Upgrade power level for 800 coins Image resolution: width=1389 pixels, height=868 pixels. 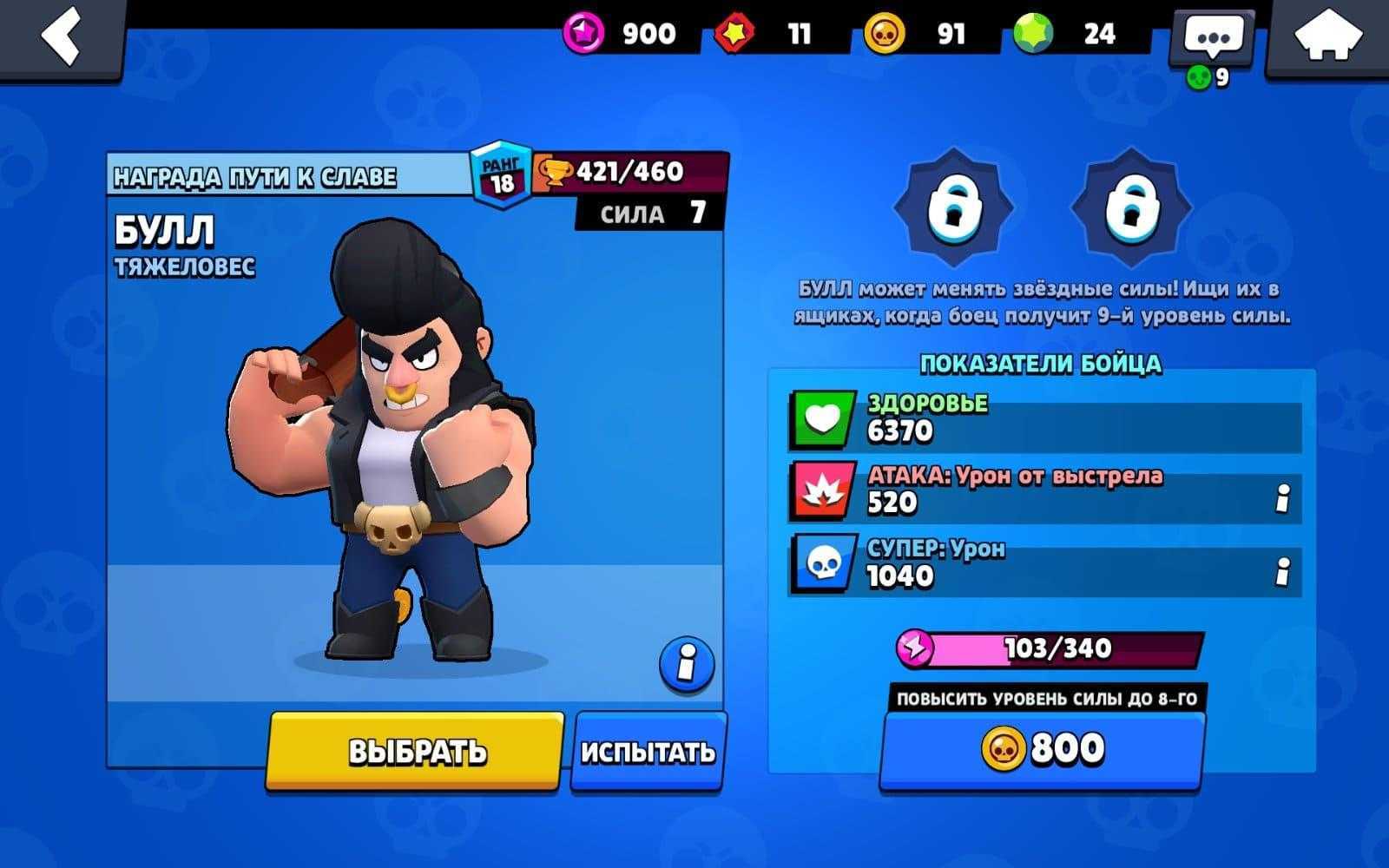1043,748
